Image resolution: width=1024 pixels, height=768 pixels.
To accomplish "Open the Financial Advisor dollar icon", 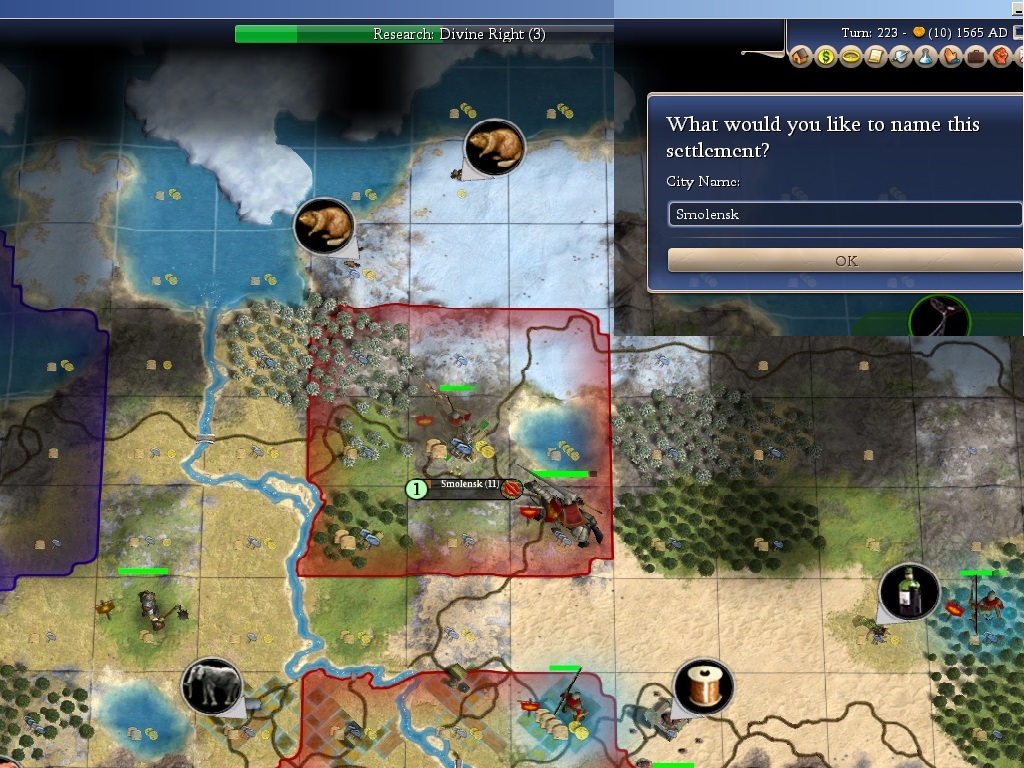I will 826,57.
